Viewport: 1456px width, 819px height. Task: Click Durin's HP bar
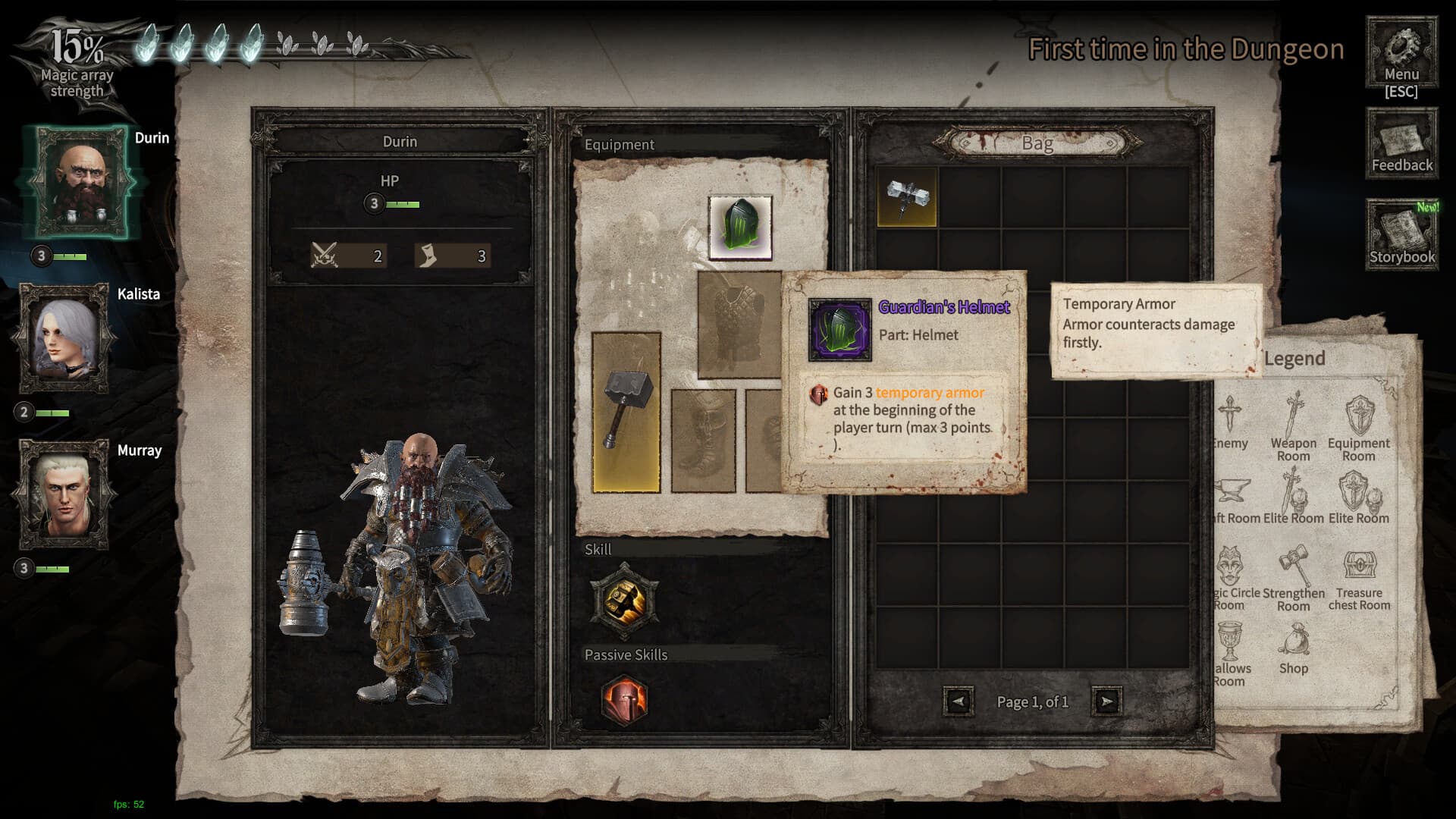coord(402,204)
